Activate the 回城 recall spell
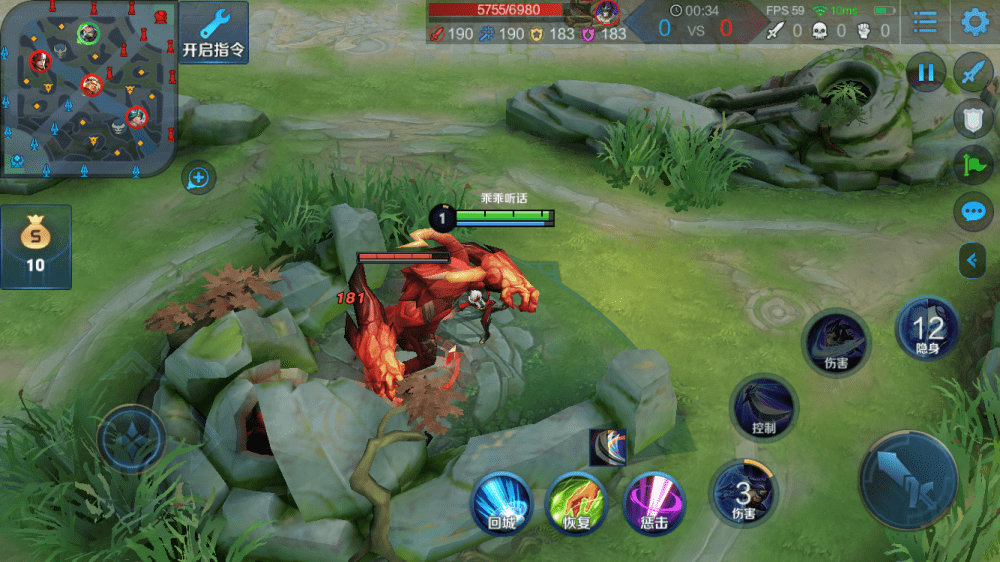1000x562 pixels. [x=501, y=502]
